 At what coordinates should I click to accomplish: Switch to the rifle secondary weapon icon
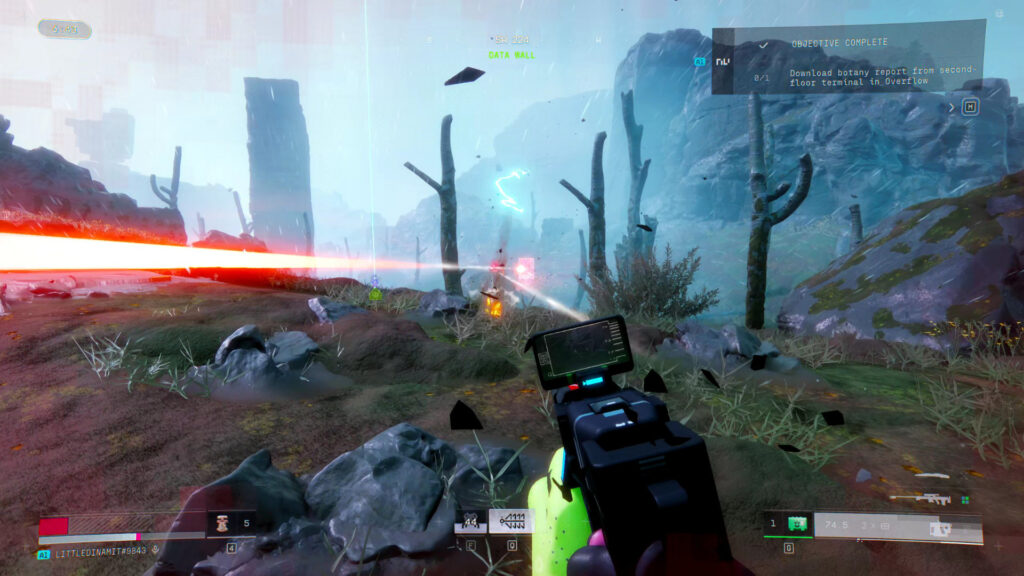click(919, 496)
